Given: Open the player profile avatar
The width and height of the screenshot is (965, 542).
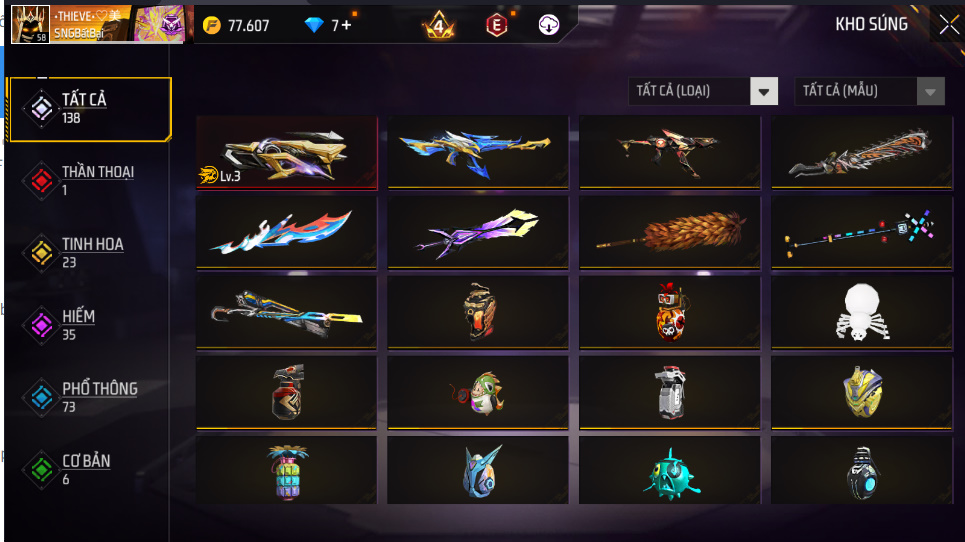Looking at the screenshot, I should (30, 24).
